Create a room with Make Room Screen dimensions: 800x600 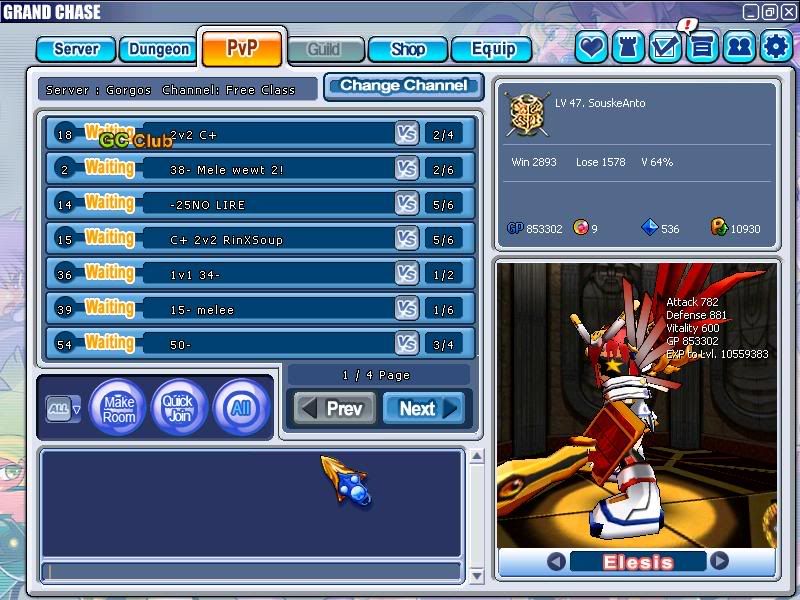click(x=119, y=408)
